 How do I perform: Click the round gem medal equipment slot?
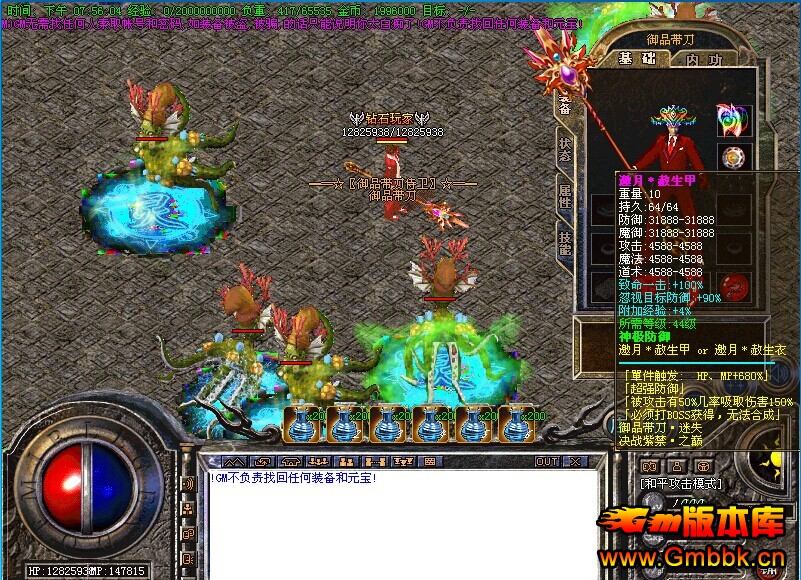pos(736,158)
